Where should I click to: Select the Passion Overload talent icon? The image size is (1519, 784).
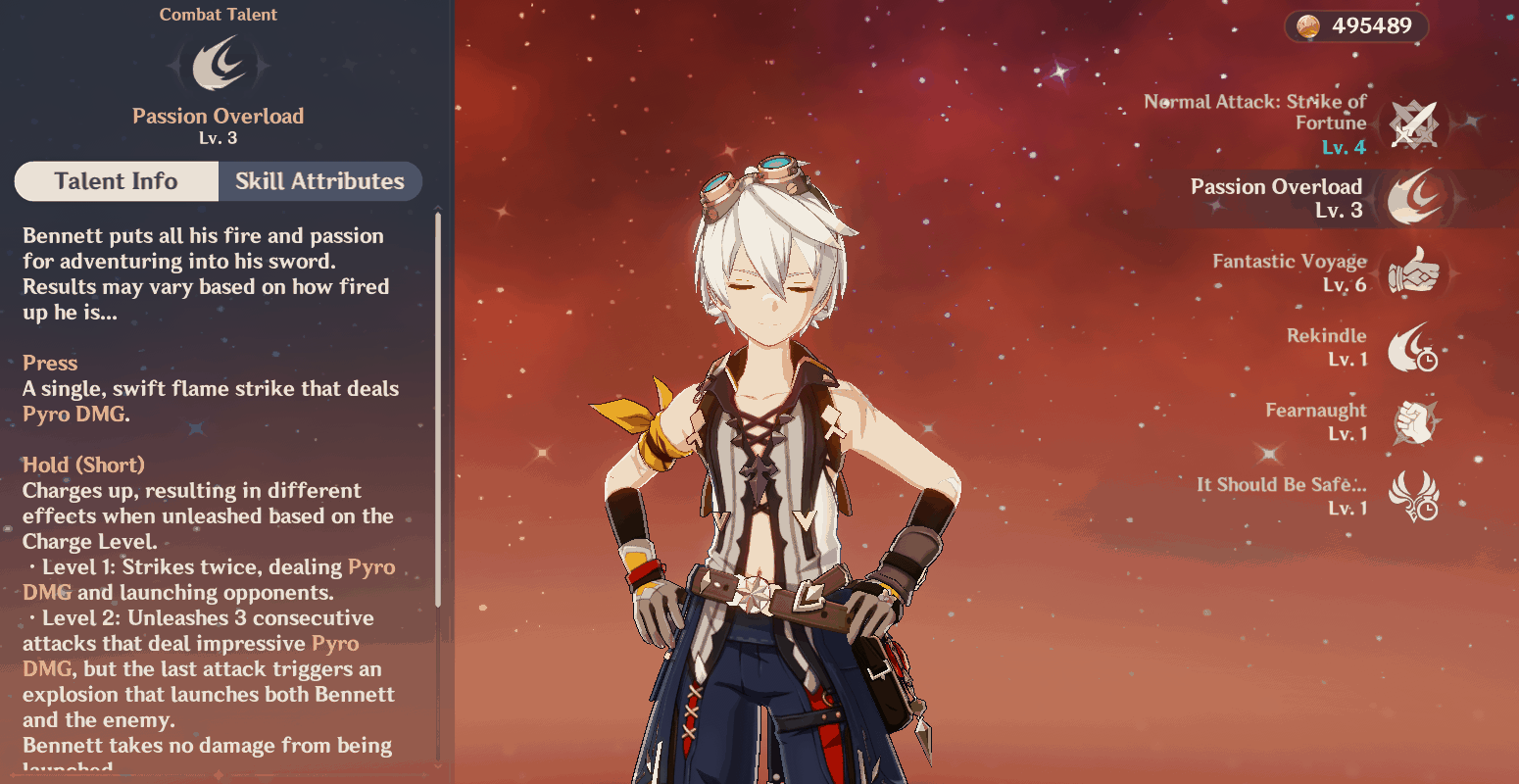pyautogui.click(x=1413, y=198)
